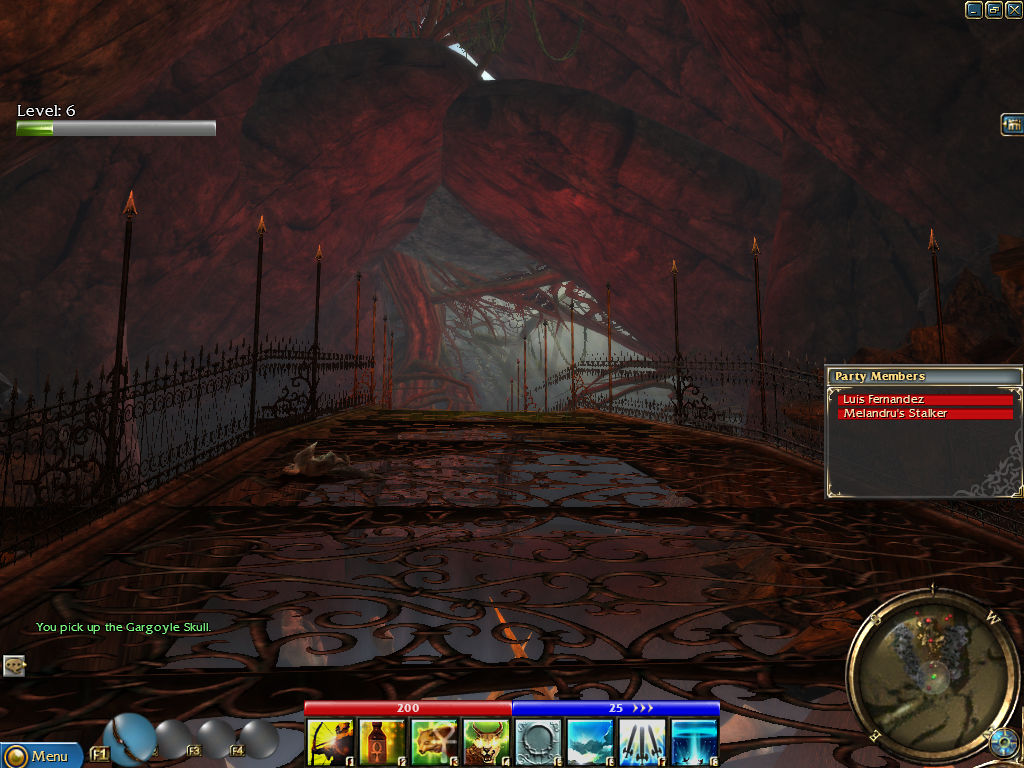Screen dimensions: 1024x768
Task: Open the chat bubble button
Action: coord(13,665)
